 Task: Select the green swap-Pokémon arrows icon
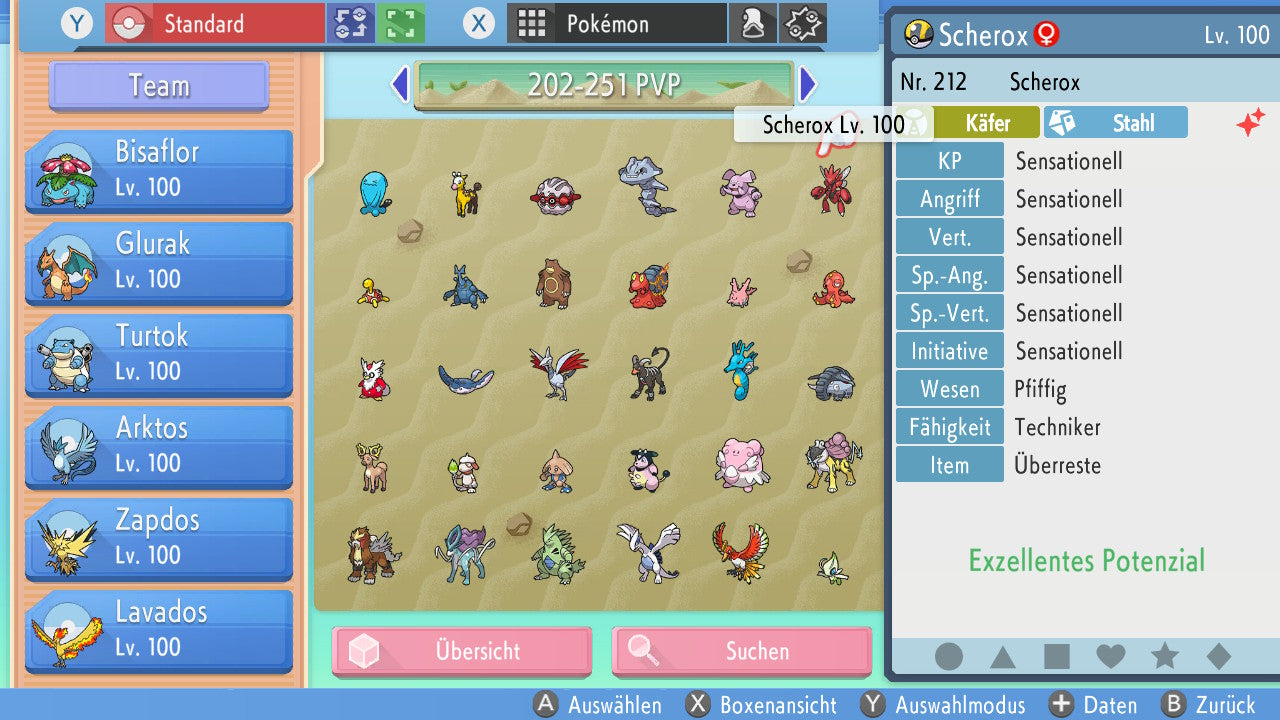pos(351,22)
